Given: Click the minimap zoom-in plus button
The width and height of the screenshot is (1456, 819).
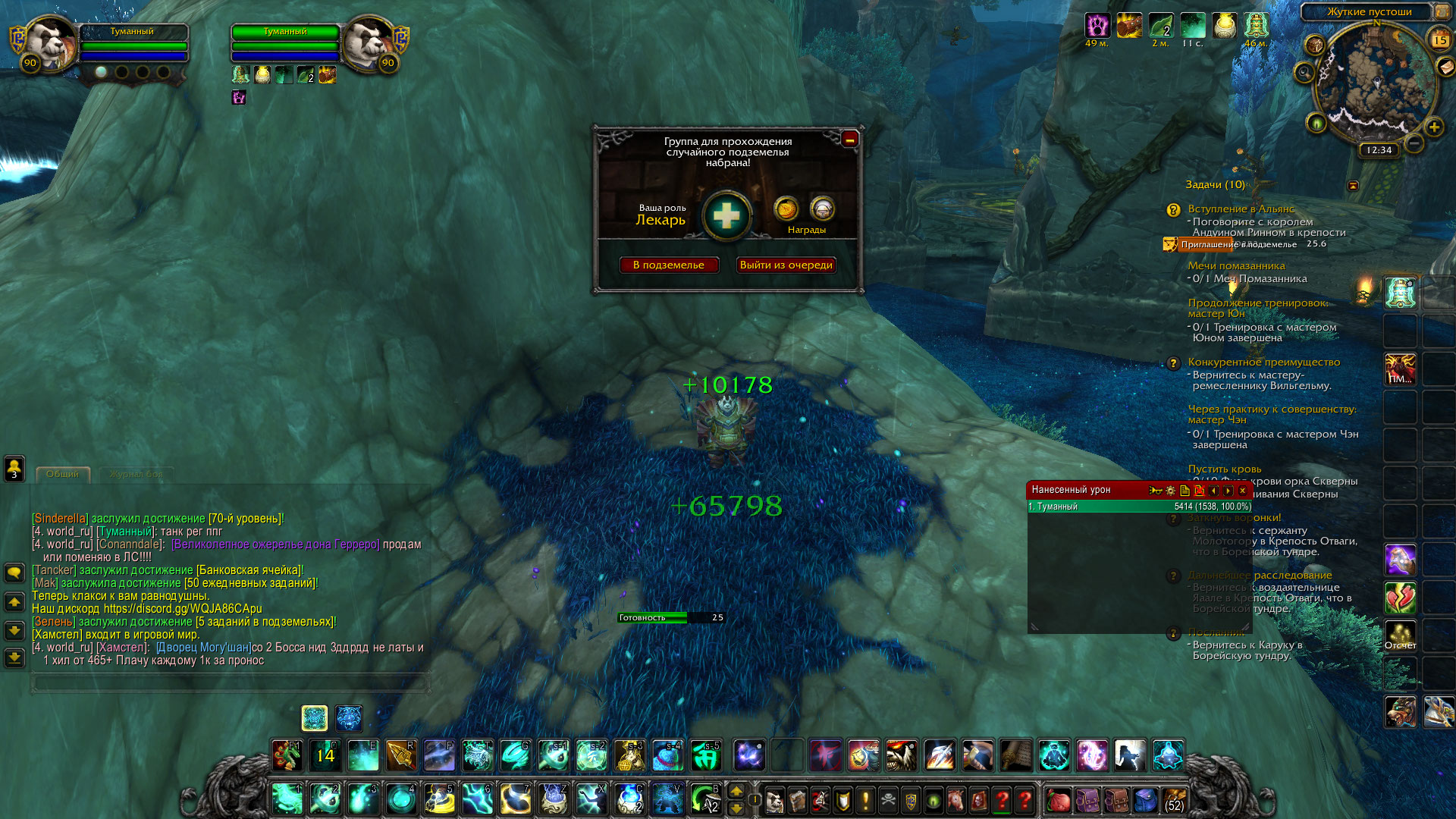Looking at the screenshot, I should point(1433,127).
